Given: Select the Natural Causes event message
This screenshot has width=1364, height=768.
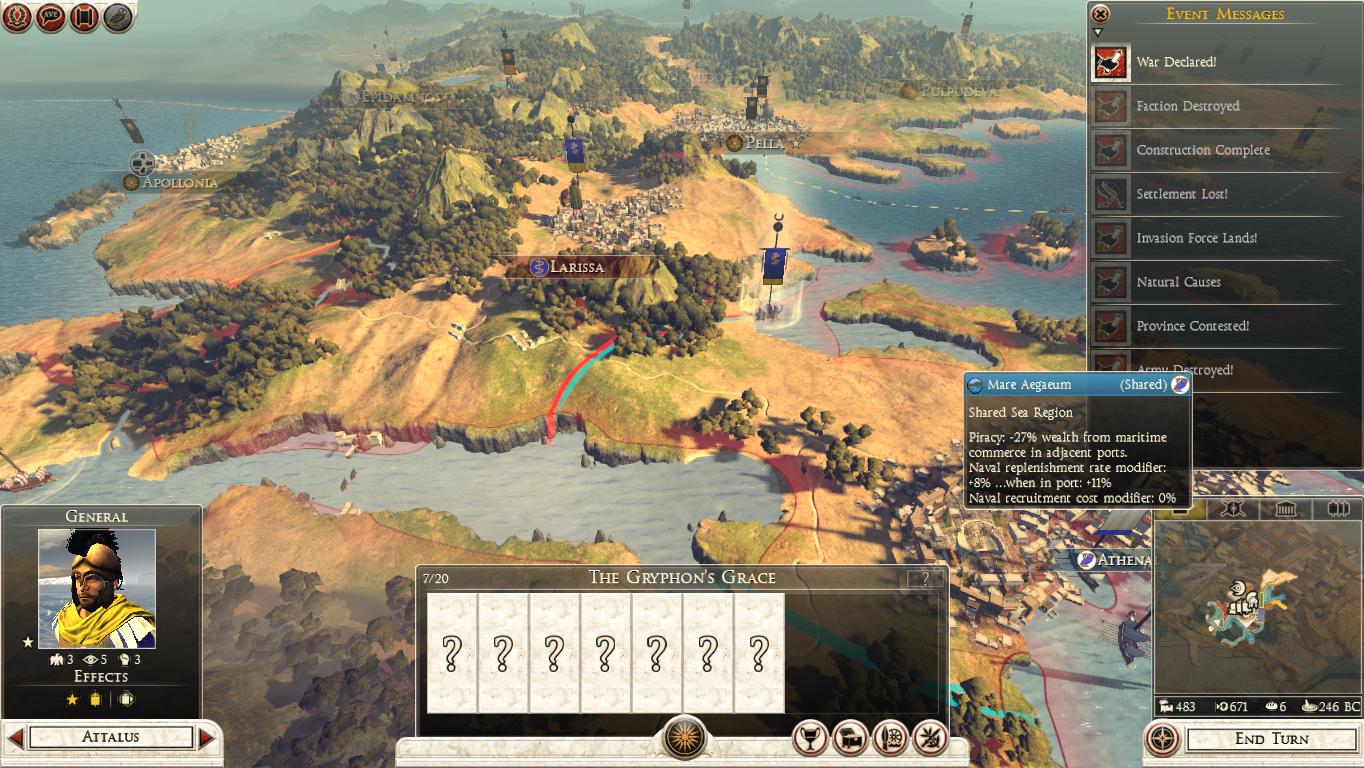Looking at the screenshot, I should (x=1178, y=282).
